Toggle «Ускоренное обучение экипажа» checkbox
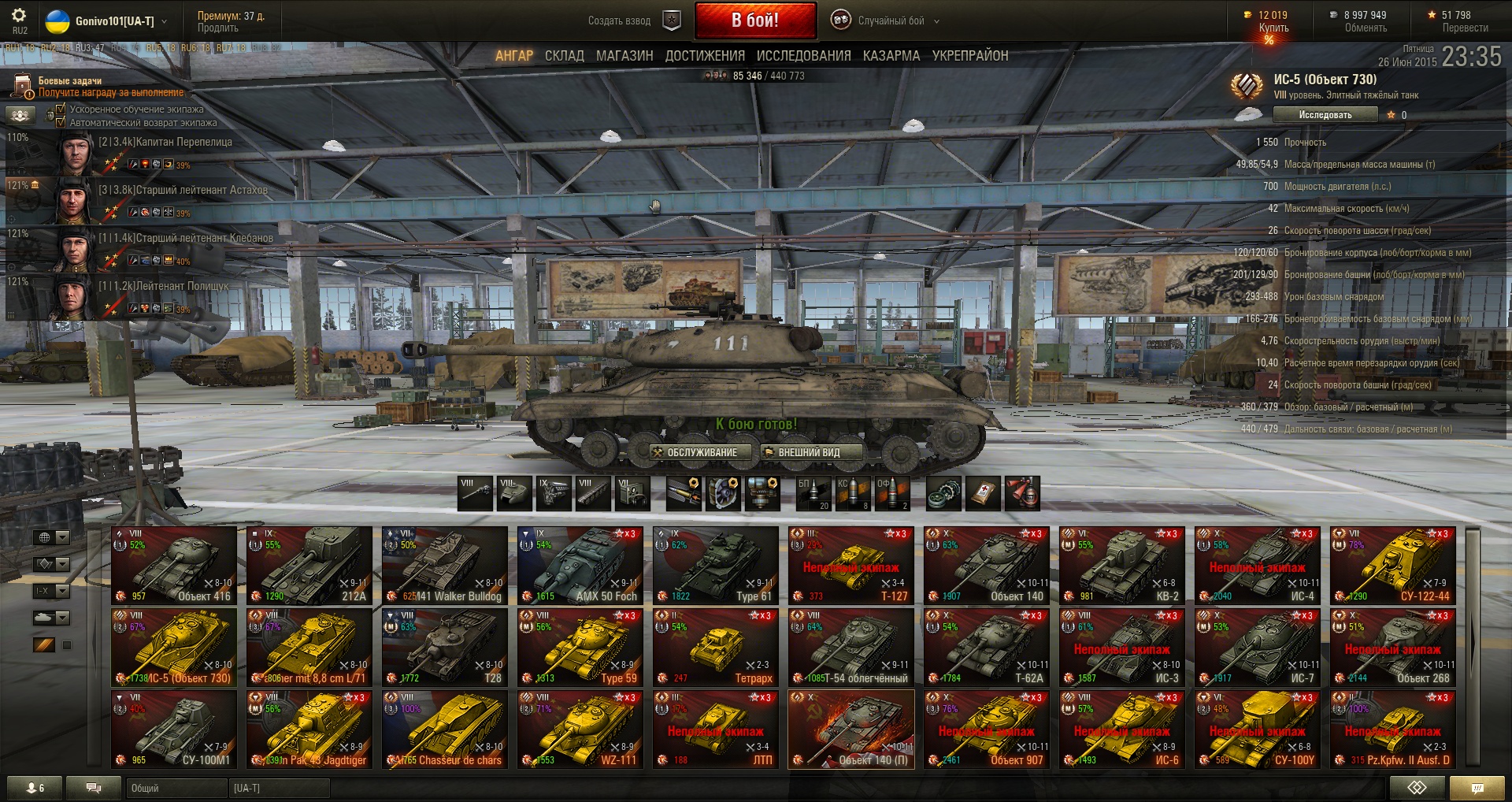This screenshot has height=802, width=1512. point(61,110)
